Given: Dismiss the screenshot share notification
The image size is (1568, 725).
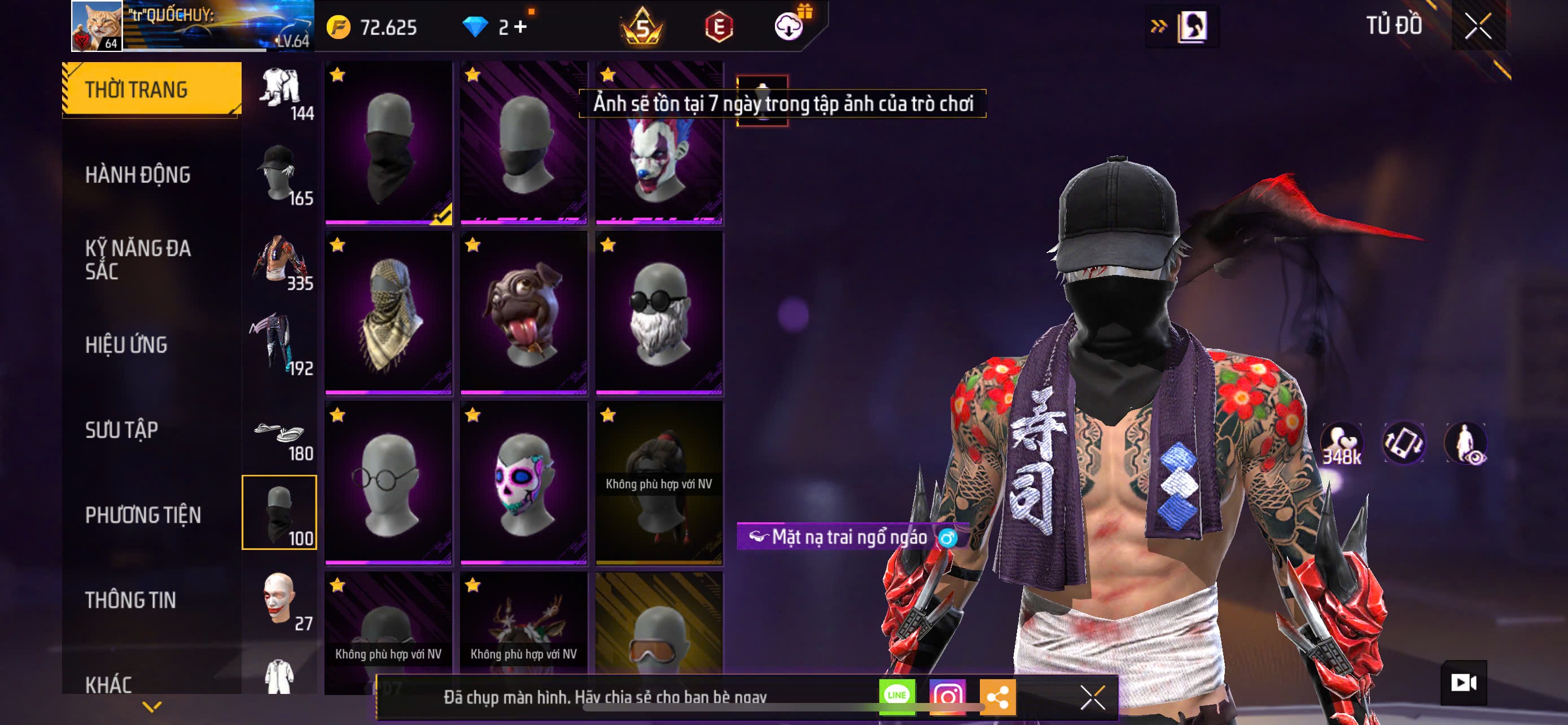Looking at the screenshot, I should point(1093,697).
